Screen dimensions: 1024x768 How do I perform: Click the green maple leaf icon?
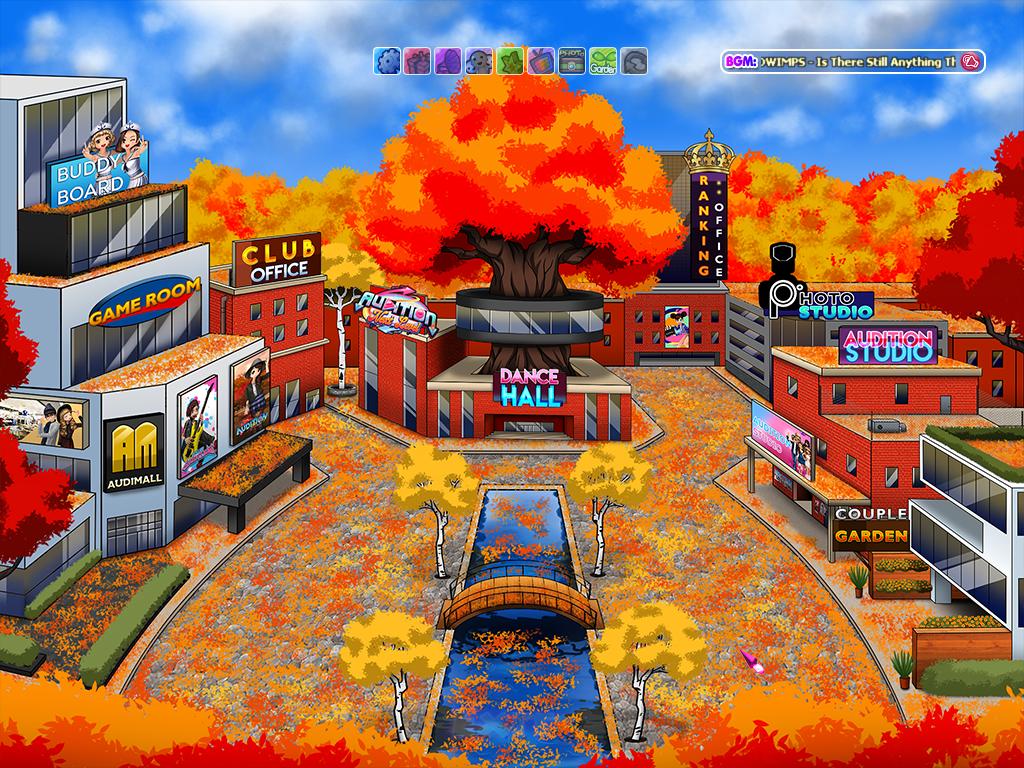pyautogui.click(x=510, y=61)
